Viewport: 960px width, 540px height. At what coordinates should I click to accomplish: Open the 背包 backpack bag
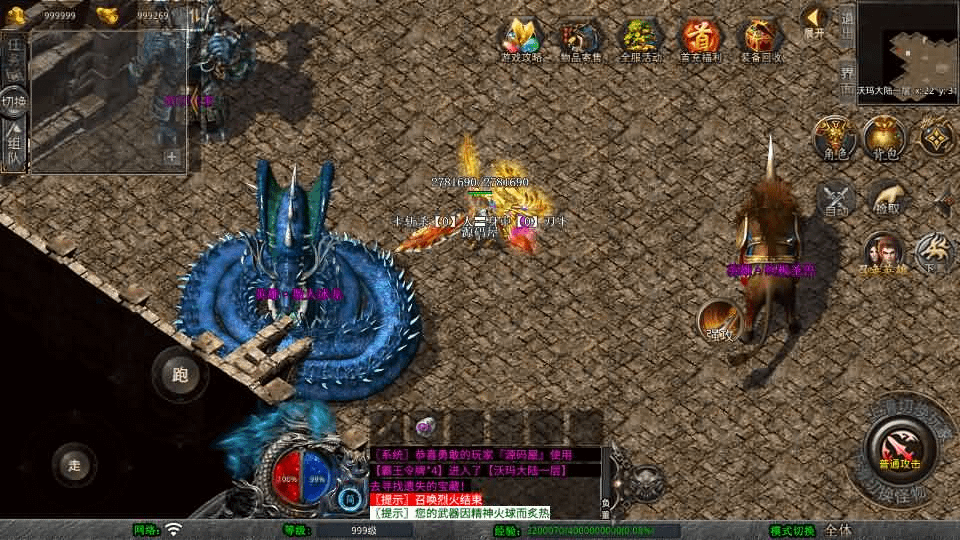pyautogui.click(x=885, y=138)
